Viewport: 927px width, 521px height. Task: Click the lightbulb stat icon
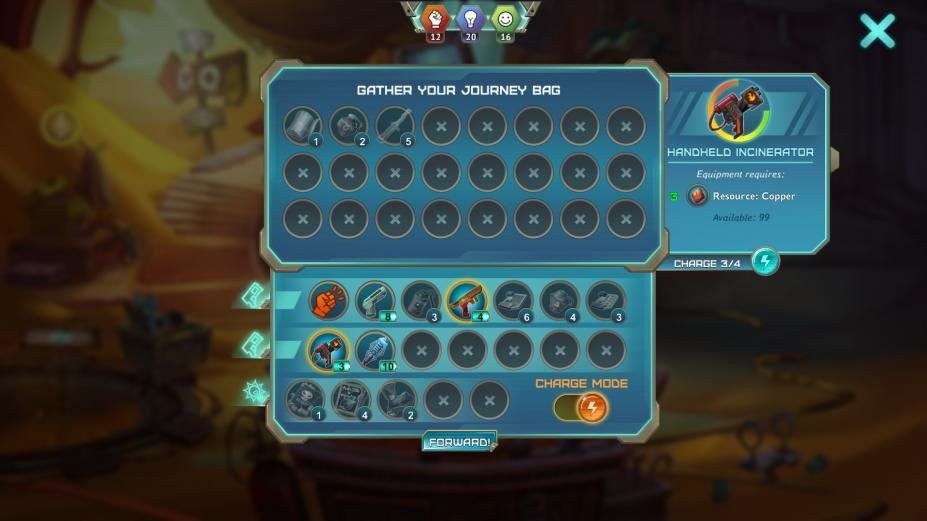pos(470,18)
